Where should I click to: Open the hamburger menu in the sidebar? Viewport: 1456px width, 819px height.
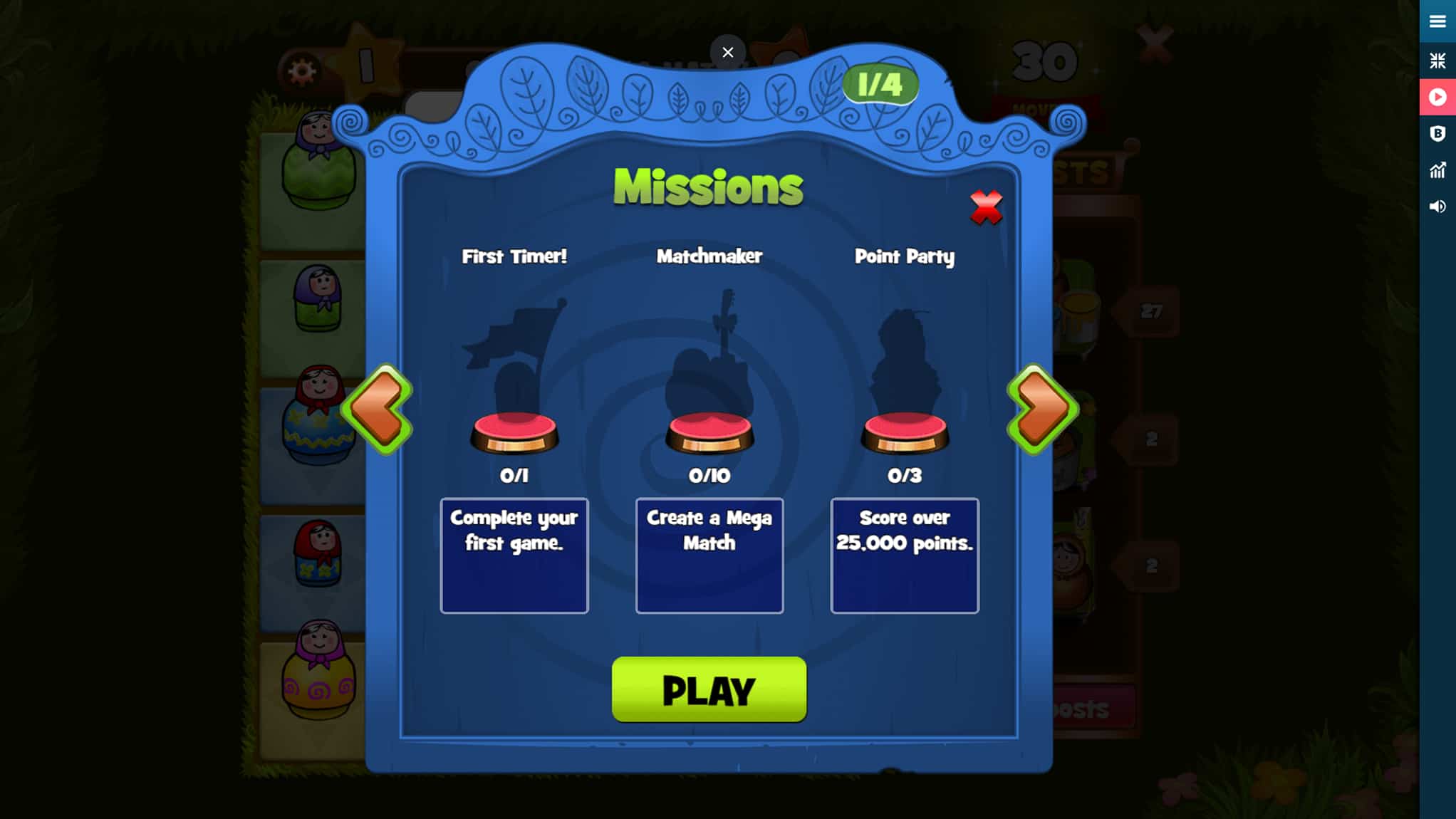(1438, 21)
